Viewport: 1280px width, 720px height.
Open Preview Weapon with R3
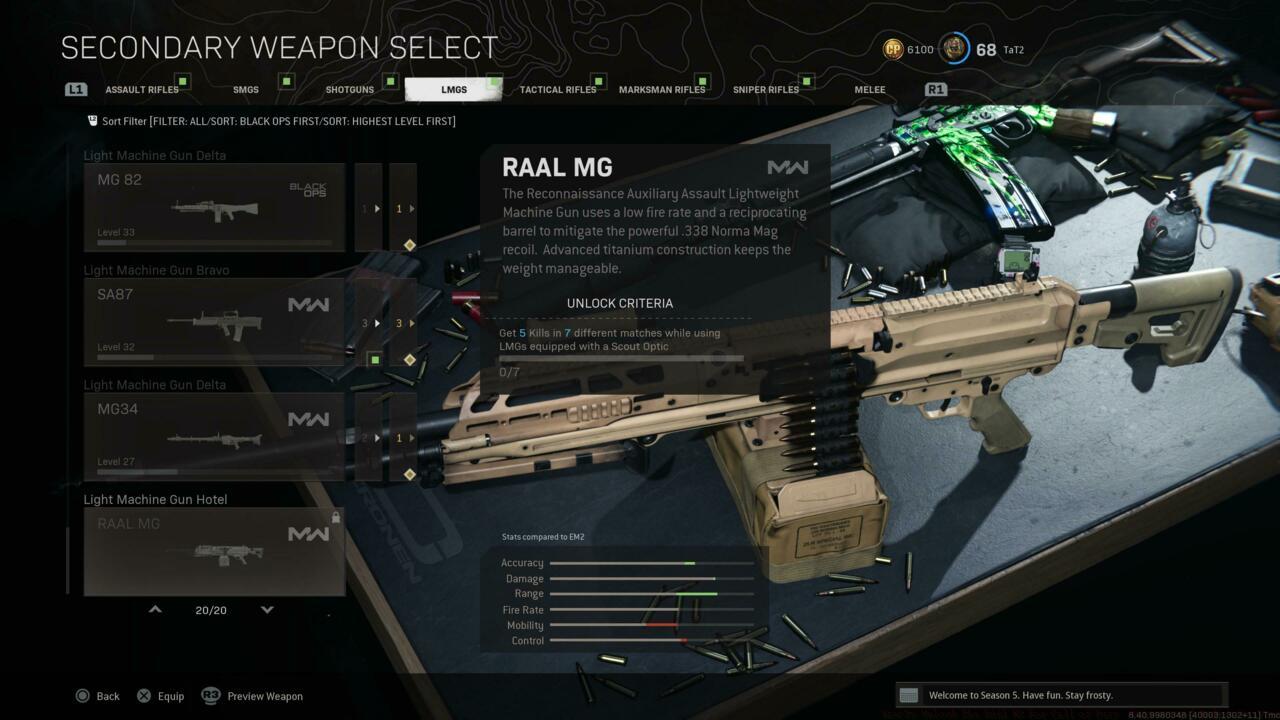point(252,695)
